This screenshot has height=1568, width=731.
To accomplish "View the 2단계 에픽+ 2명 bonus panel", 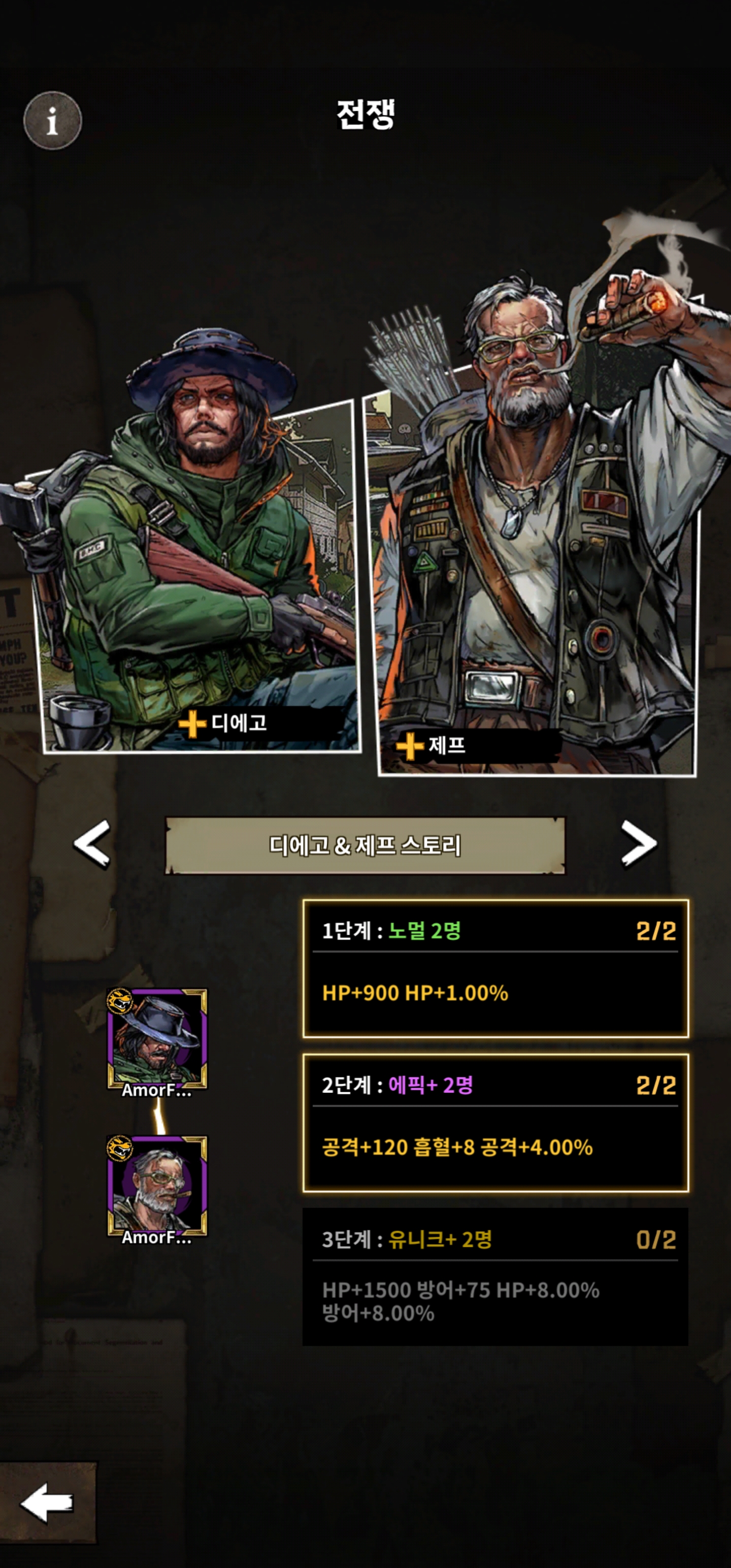I will [x=495, y=1123].
